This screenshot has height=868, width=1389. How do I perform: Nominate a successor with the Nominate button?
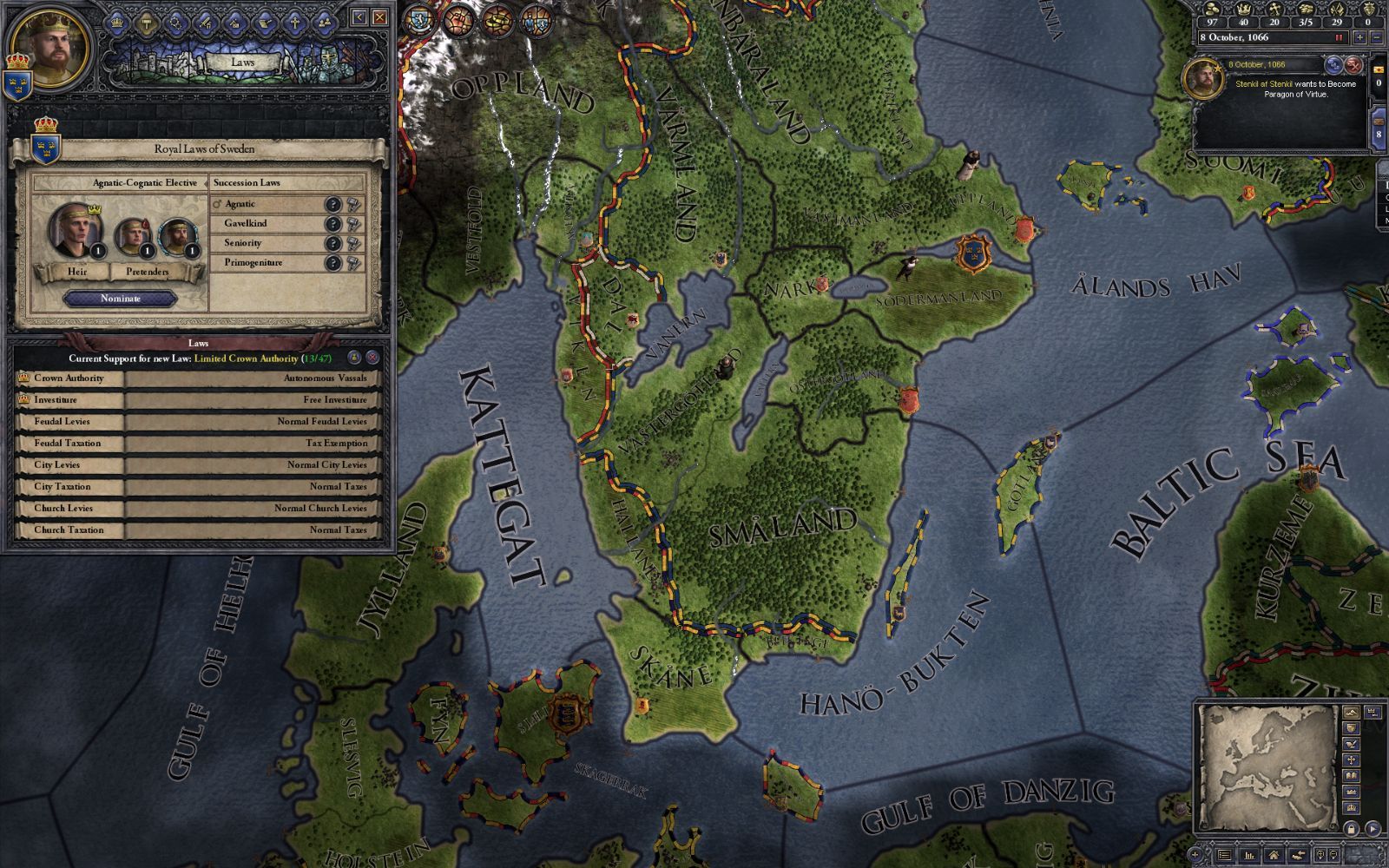pos(121,299)
